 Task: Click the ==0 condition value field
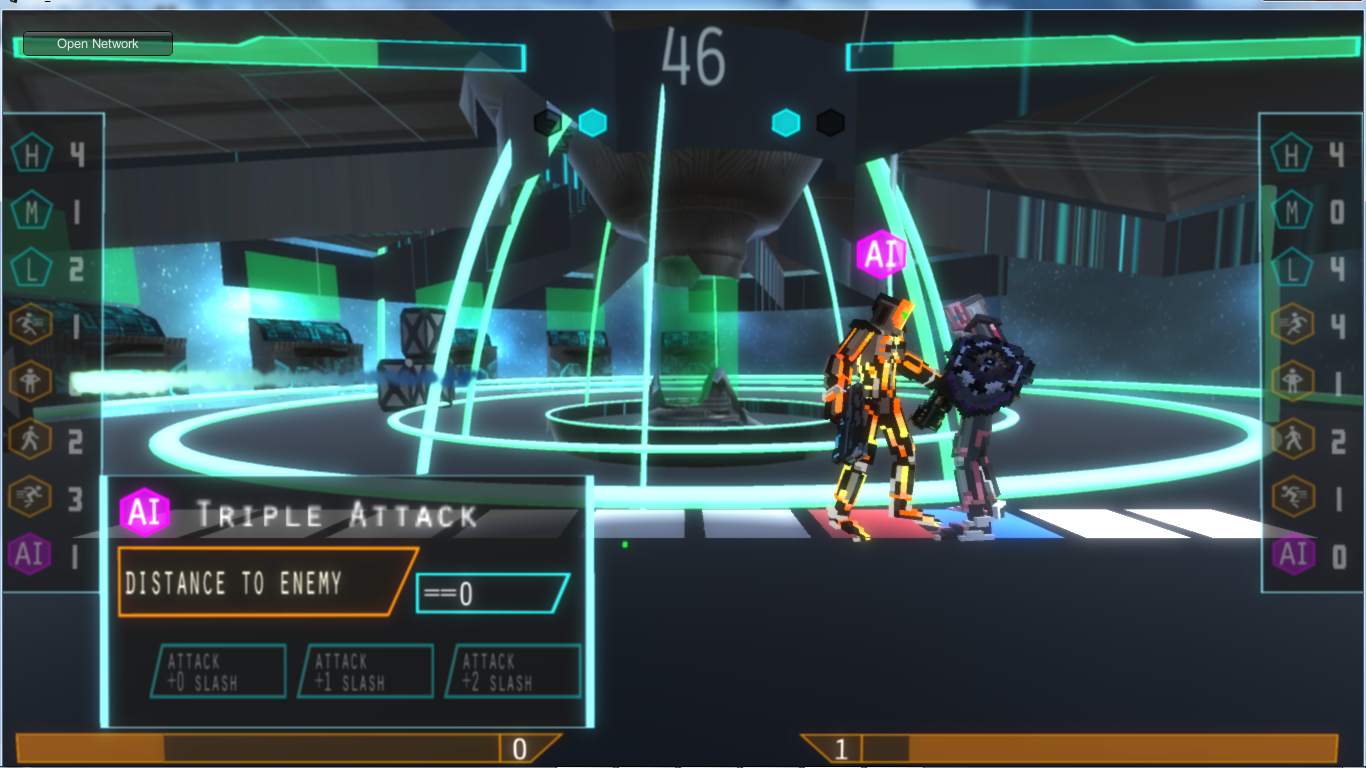click(x=492, y=594)
